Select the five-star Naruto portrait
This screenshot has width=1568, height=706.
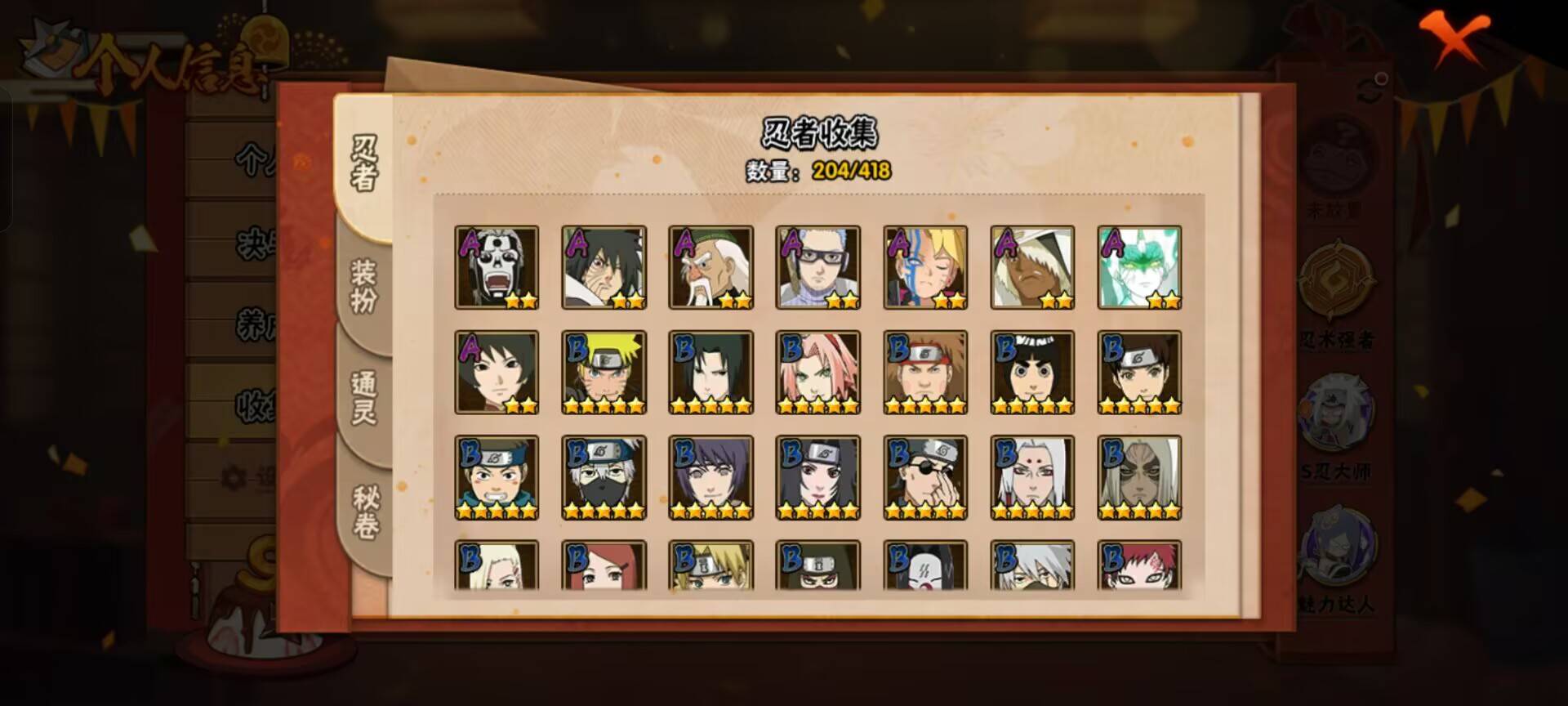(602, 373)
